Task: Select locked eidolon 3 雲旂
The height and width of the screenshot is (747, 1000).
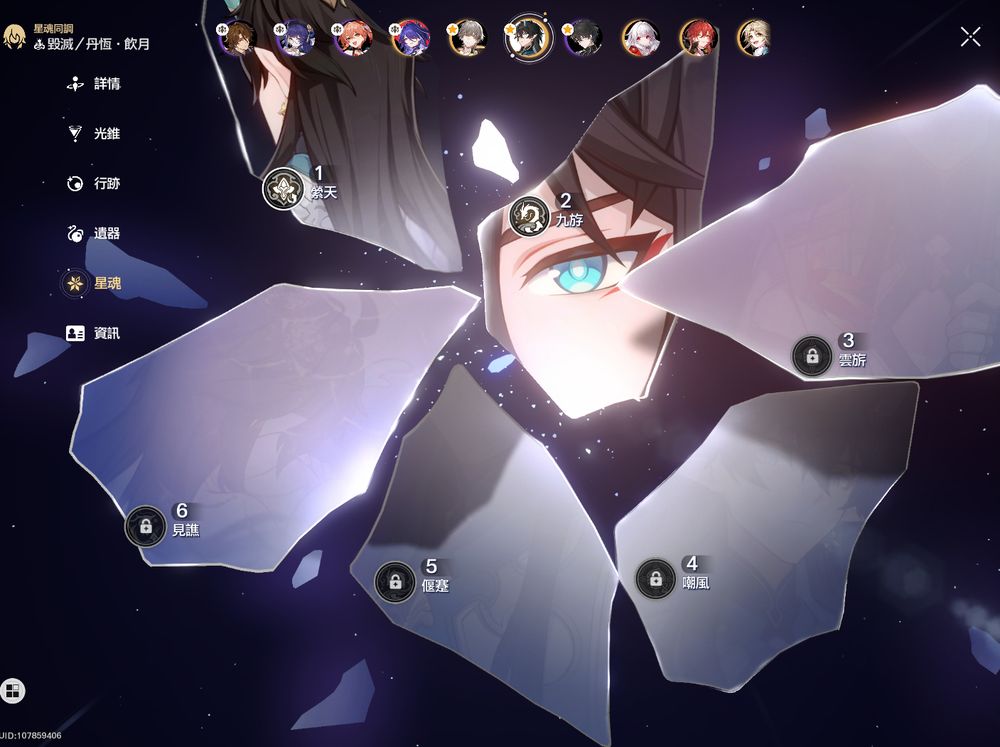Action: (812, 356)
